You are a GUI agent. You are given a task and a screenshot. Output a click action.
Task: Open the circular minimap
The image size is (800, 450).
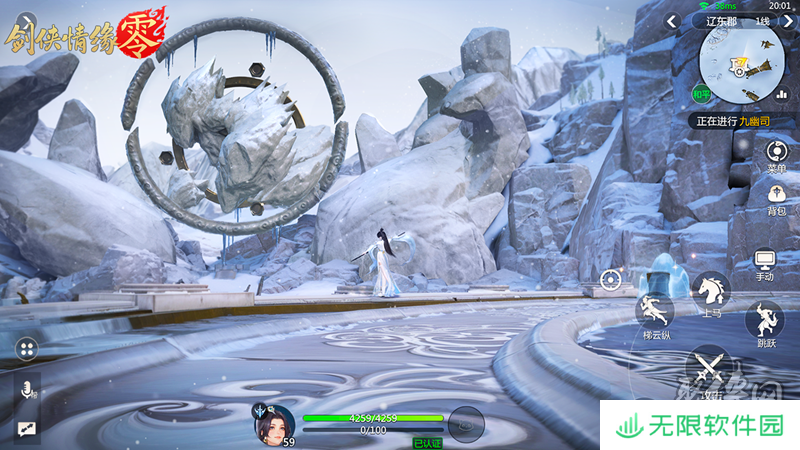pos(742,64)
